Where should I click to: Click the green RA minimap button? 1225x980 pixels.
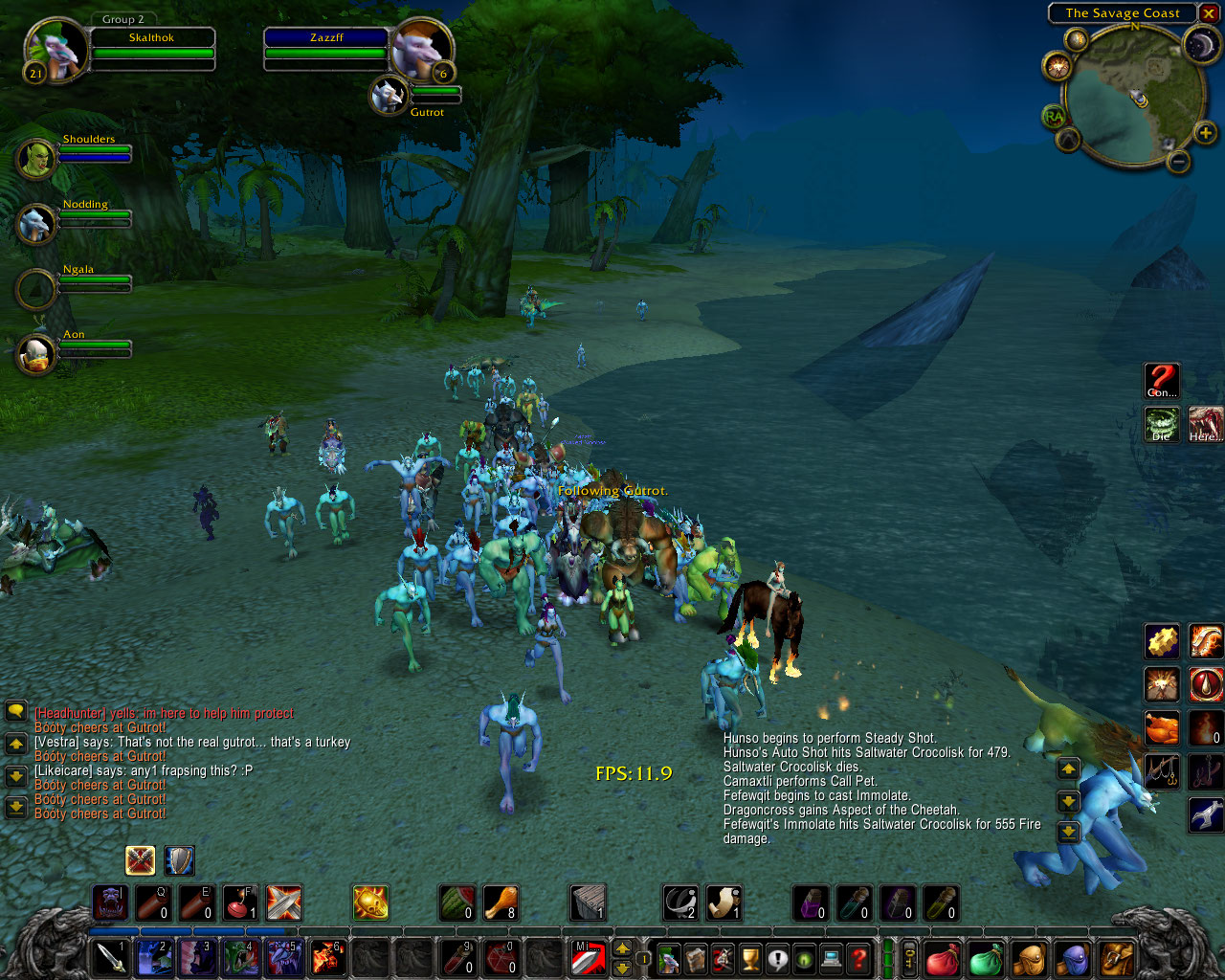pos(1054,117)
